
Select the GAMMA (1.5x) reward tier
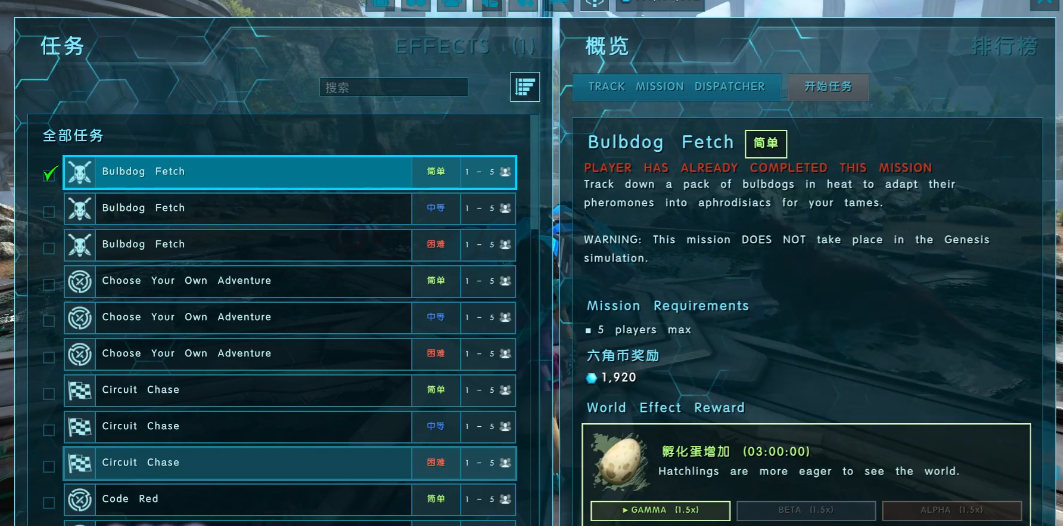pos(660,510)
